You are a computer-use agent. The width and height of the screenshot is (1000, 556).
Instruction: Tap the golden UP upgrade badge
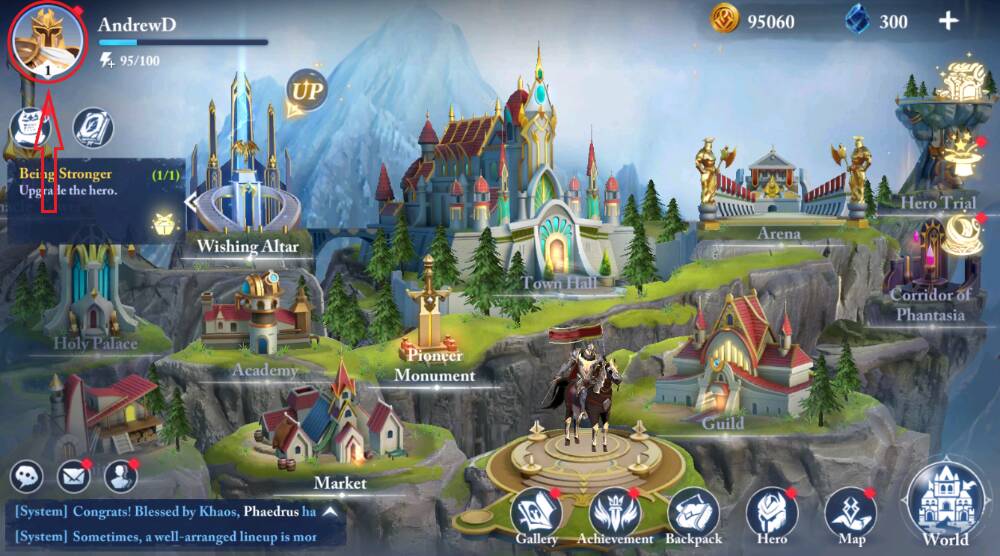(306, 92)
